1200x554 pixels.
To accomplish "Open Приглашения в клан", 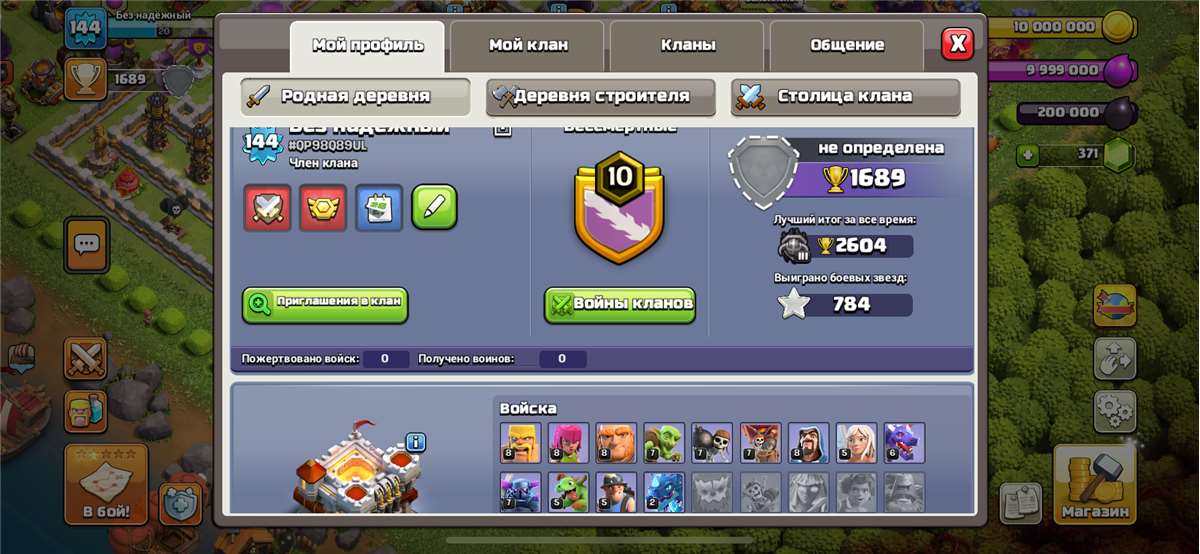I will pyautogui.click(x=325, y=304).
